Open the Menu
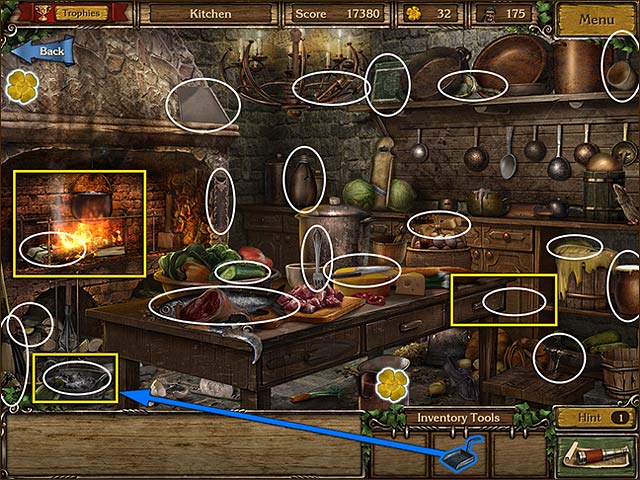Image resolution: width=640 pixels, height=480 pixels. [595, 19]
